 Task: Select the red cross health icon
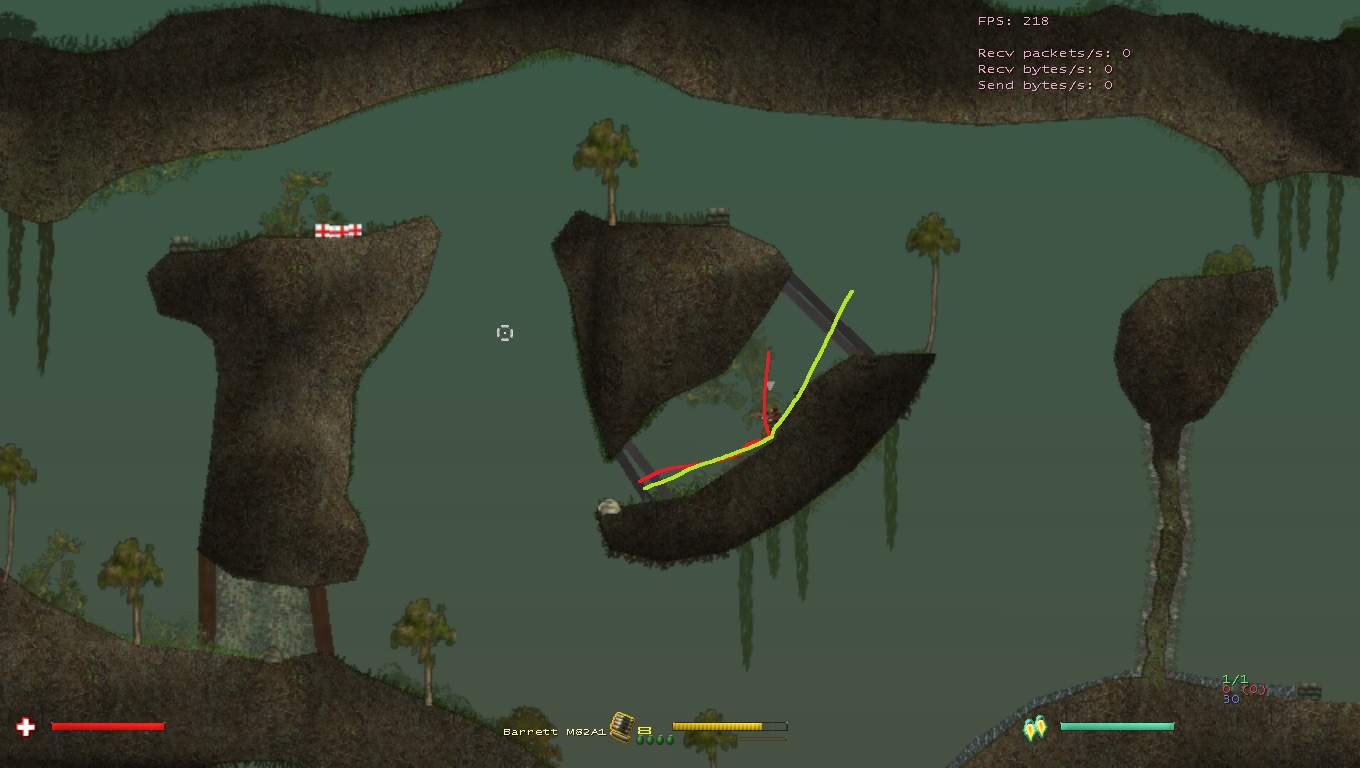tap(26, 727)
